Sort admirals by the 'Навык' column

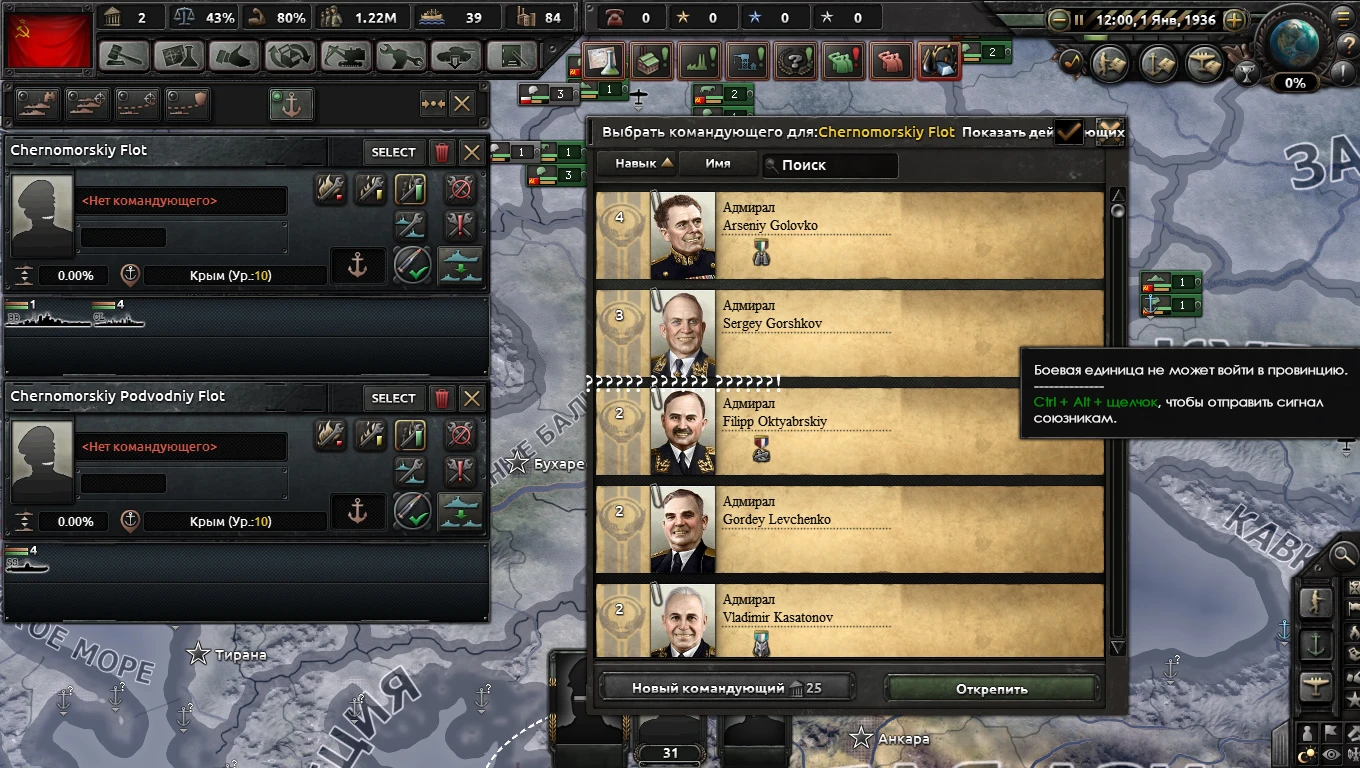(x=637, y=162)
